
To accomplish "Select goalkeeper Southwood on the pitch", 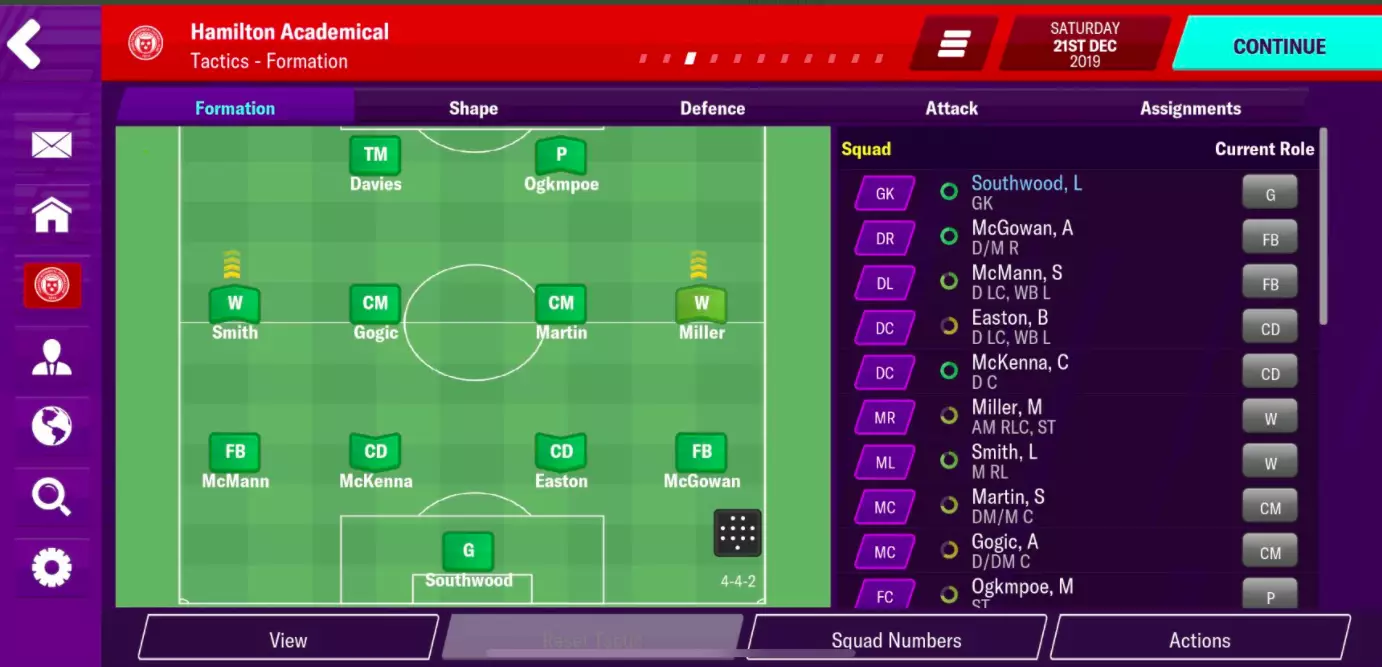I will coord(468,553).
